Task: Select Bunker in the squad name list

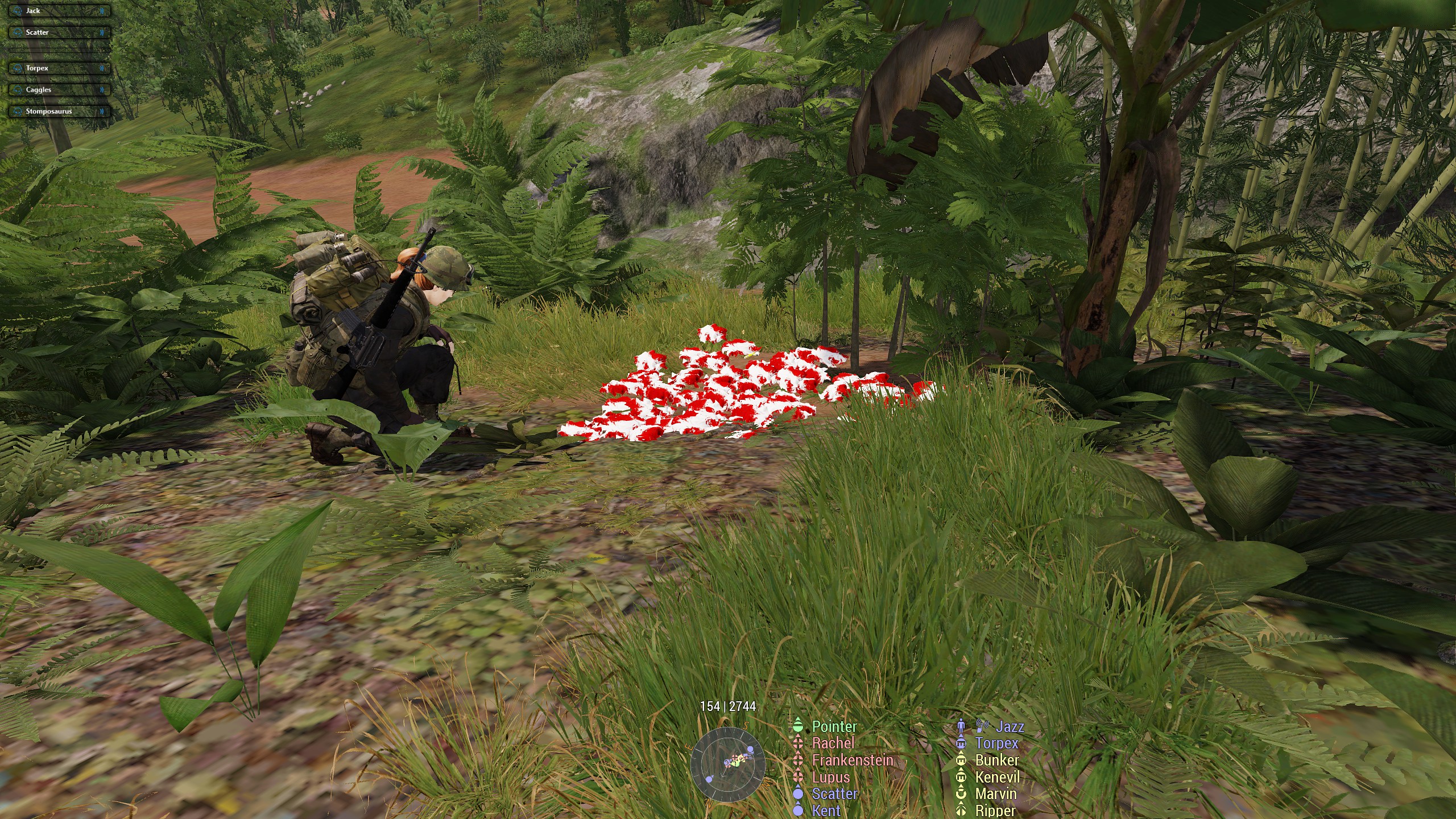Action: click(996, 760)
